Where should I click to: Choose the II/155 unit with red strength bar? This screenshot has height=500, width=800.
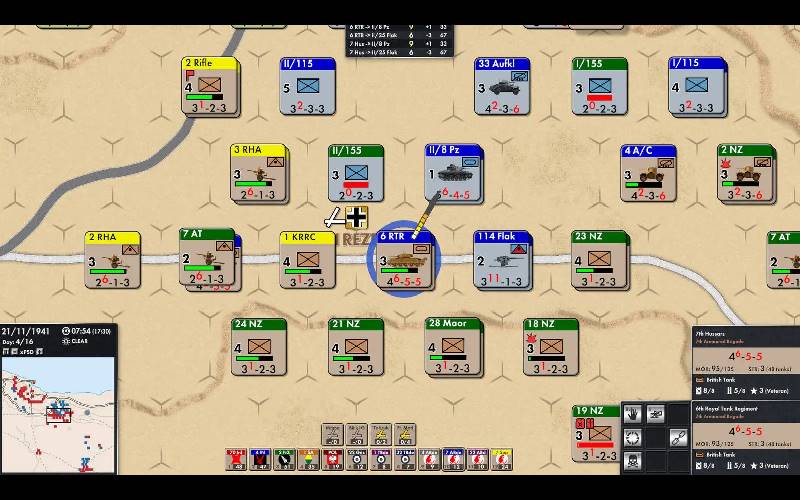tap(356, 174)
